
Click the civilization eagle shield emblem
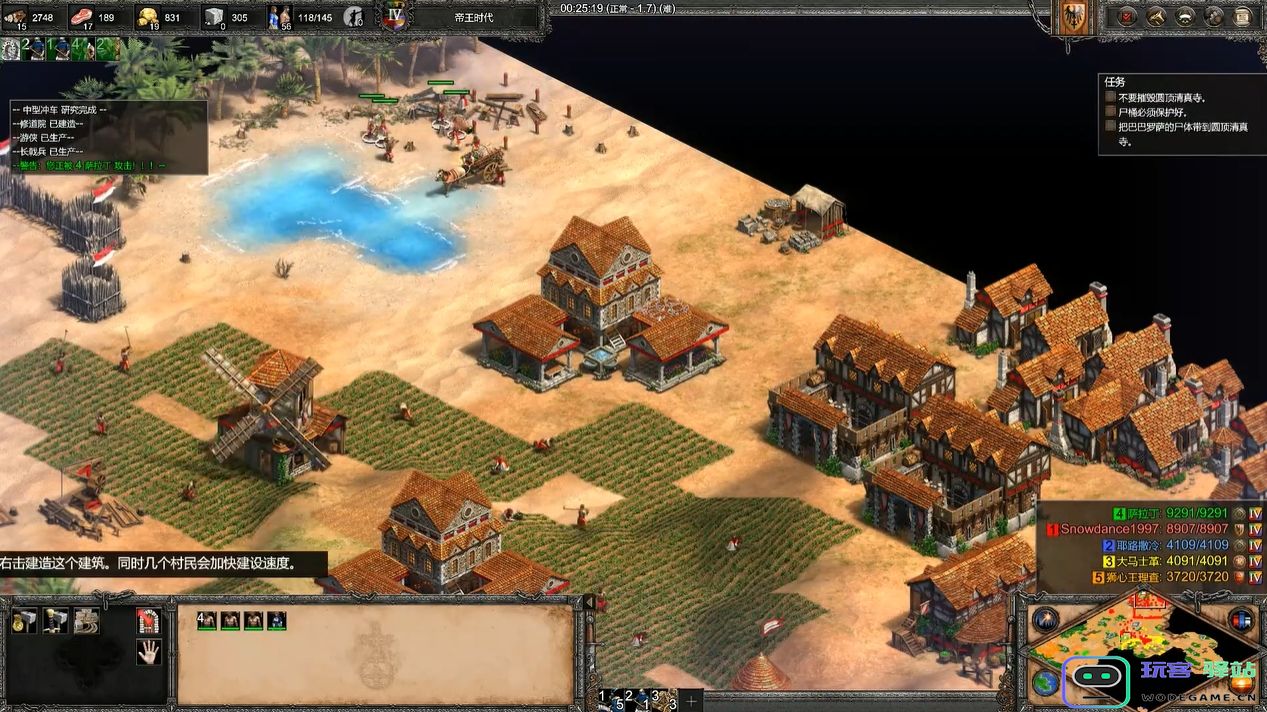click(x=1075, y=18)
